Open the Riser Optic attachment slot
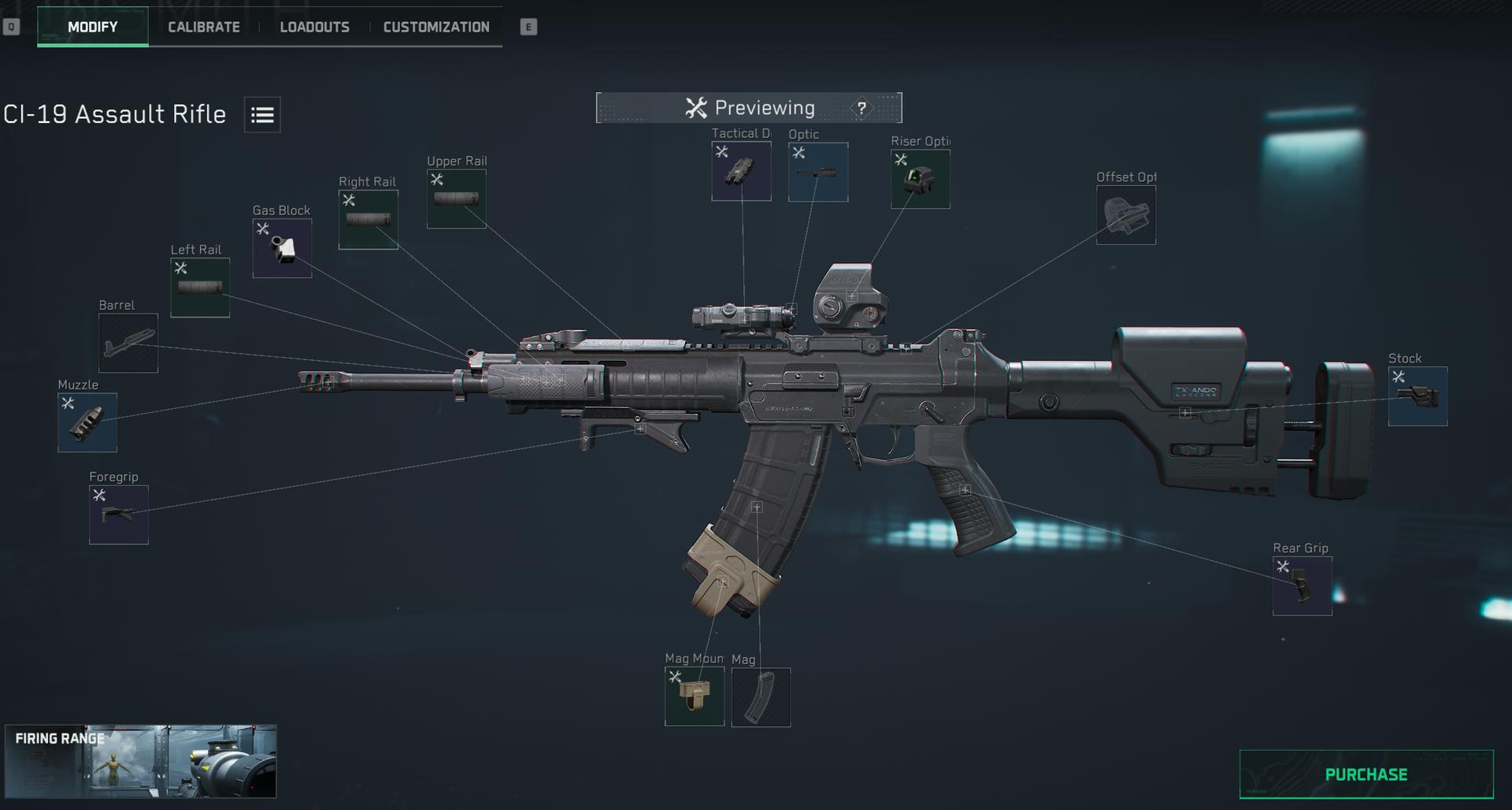 pyautogui.click(x=920, y=177)
